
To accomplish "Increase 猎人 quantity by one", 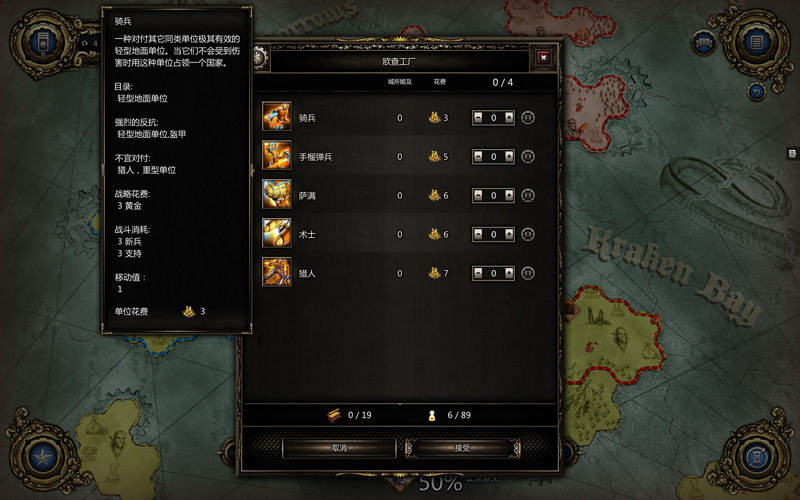I will 509,273.
